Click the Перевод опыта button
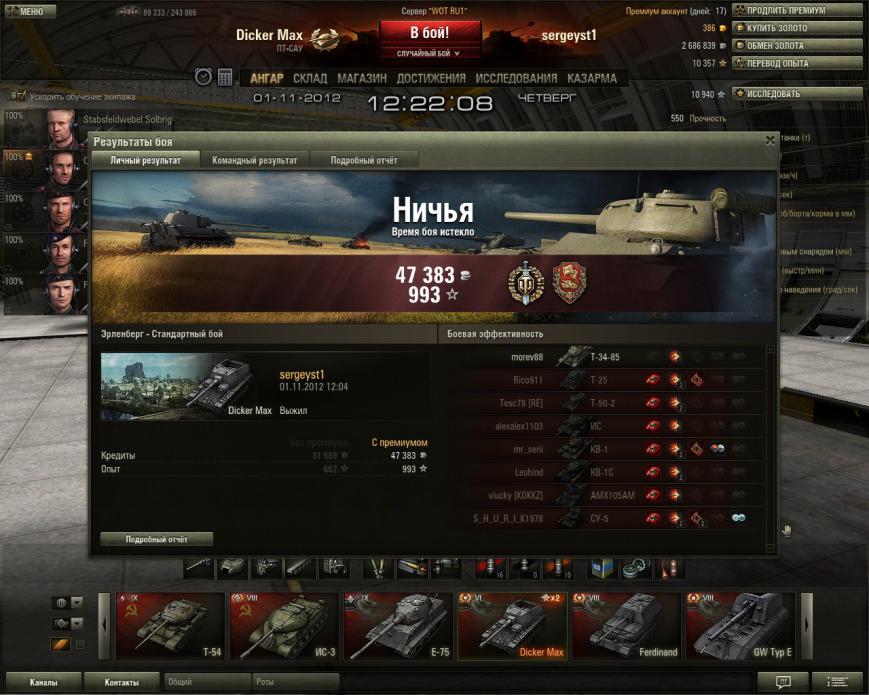The image size is (869, 695). (797, 63)
